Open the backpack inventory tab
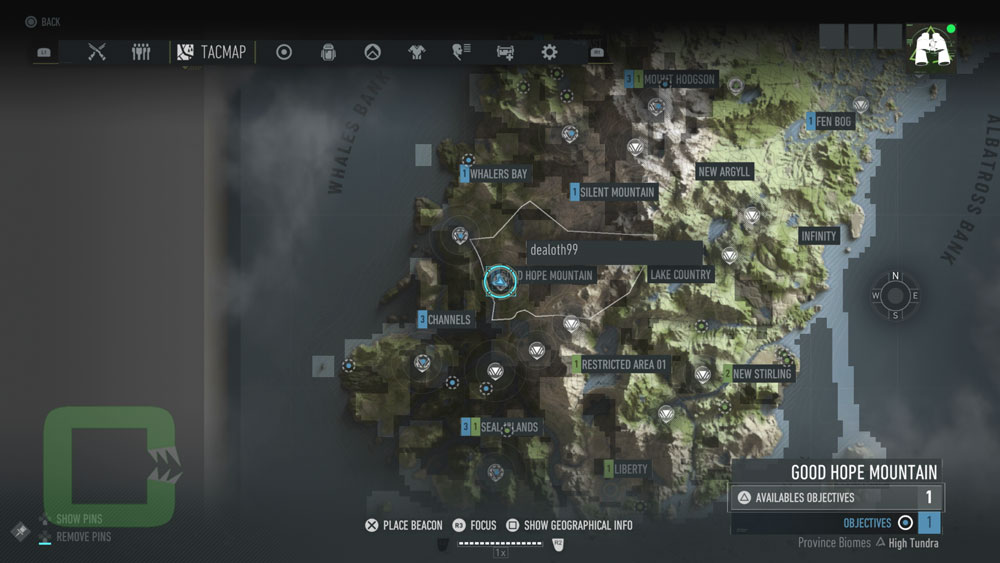This screenshot has width=1000, height=563. point(328,52)
